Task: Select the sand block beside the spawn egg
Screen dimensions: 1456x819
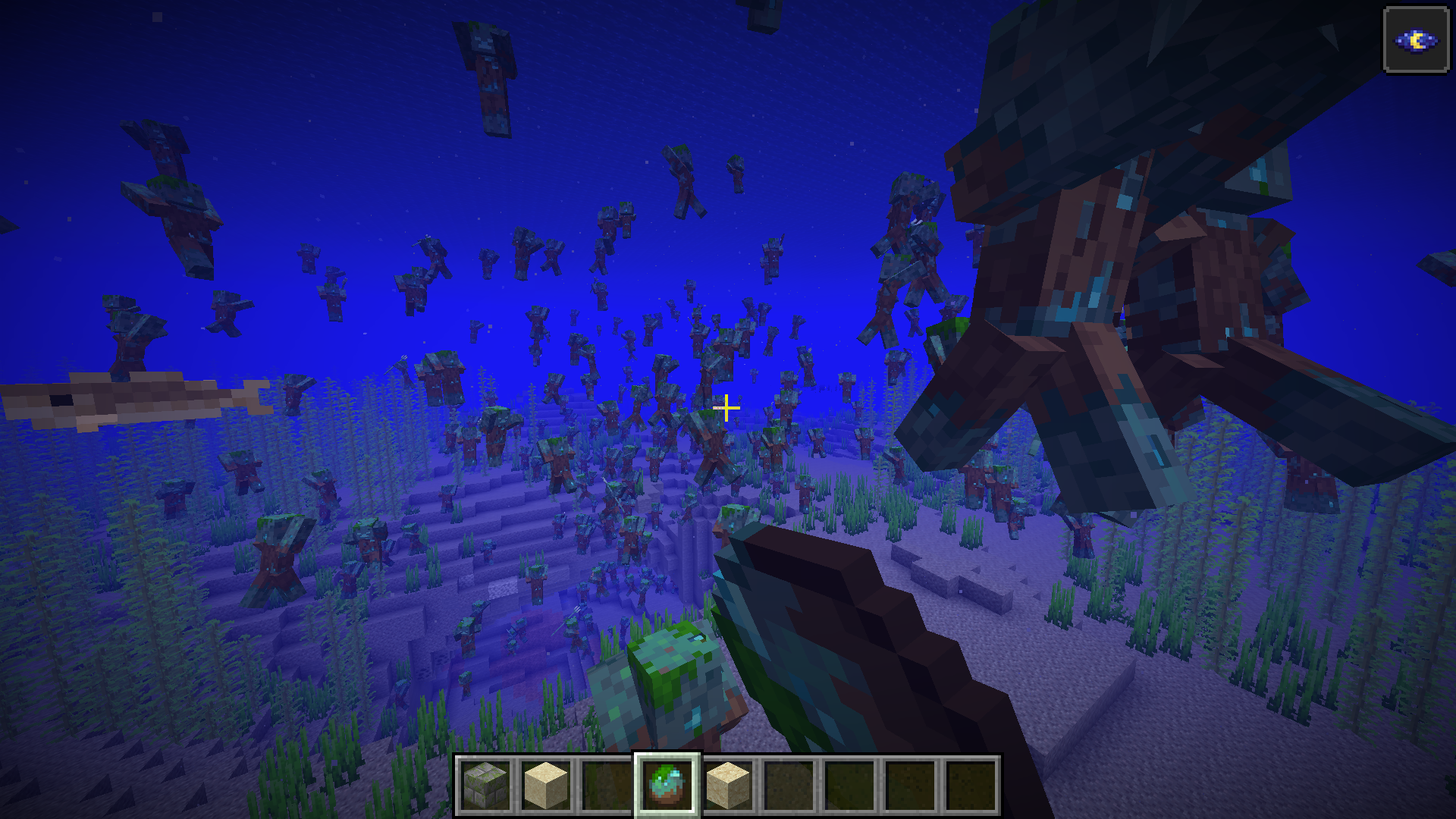Action: [x=728, y=786]
